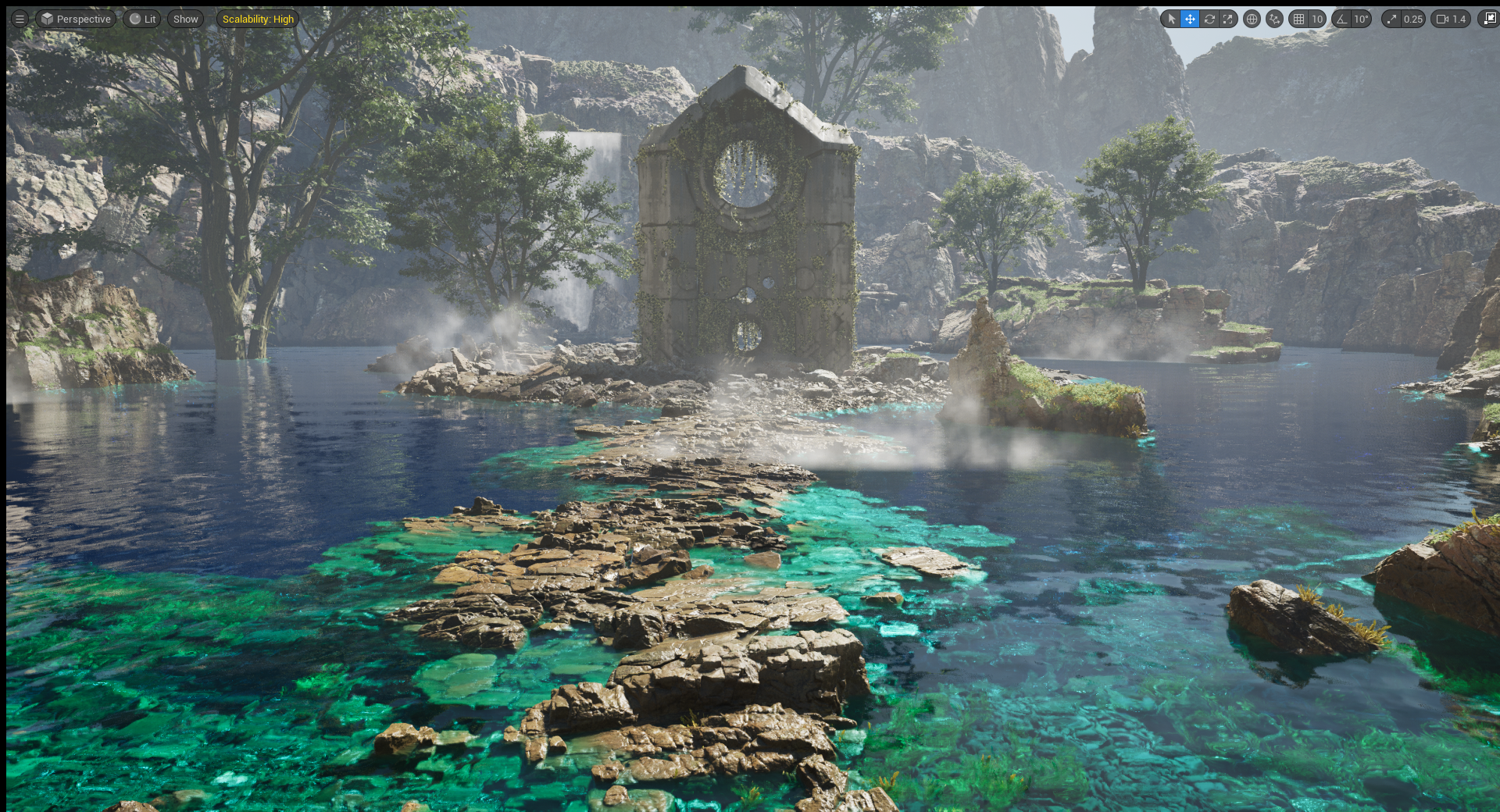The width and height of the screenshot is (1500, 812).
Task: Select the scale transform tool
Action: pos(1228,19)
